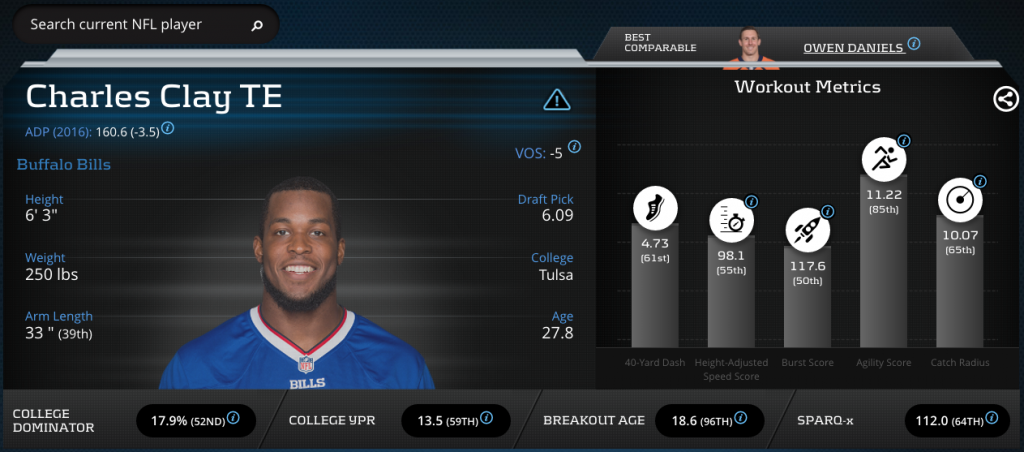
Task: Open the Buffalo Bills team link
Action: click(x=64, y=164)
